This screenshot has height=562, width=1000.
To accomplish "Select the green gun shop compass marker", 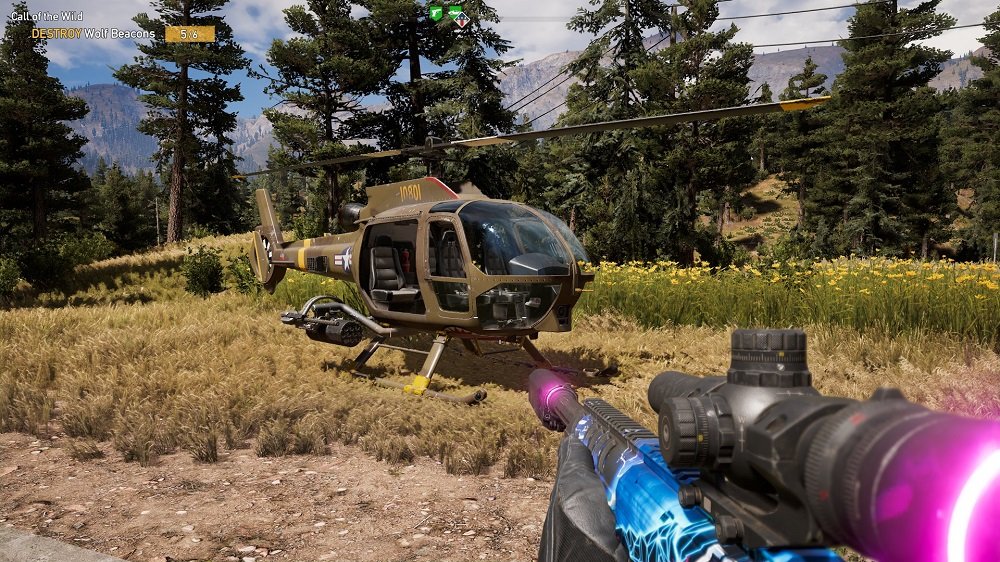I will [436, 13].
